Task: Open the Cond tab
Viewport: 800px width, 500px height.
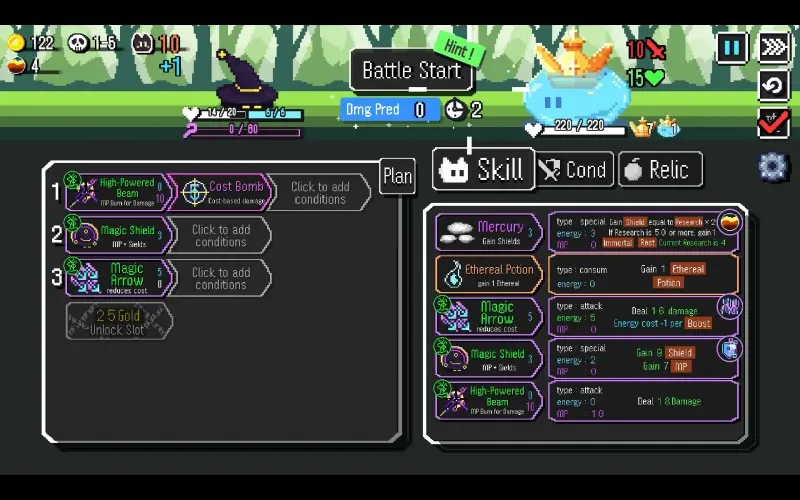Action: coord(574,170)
